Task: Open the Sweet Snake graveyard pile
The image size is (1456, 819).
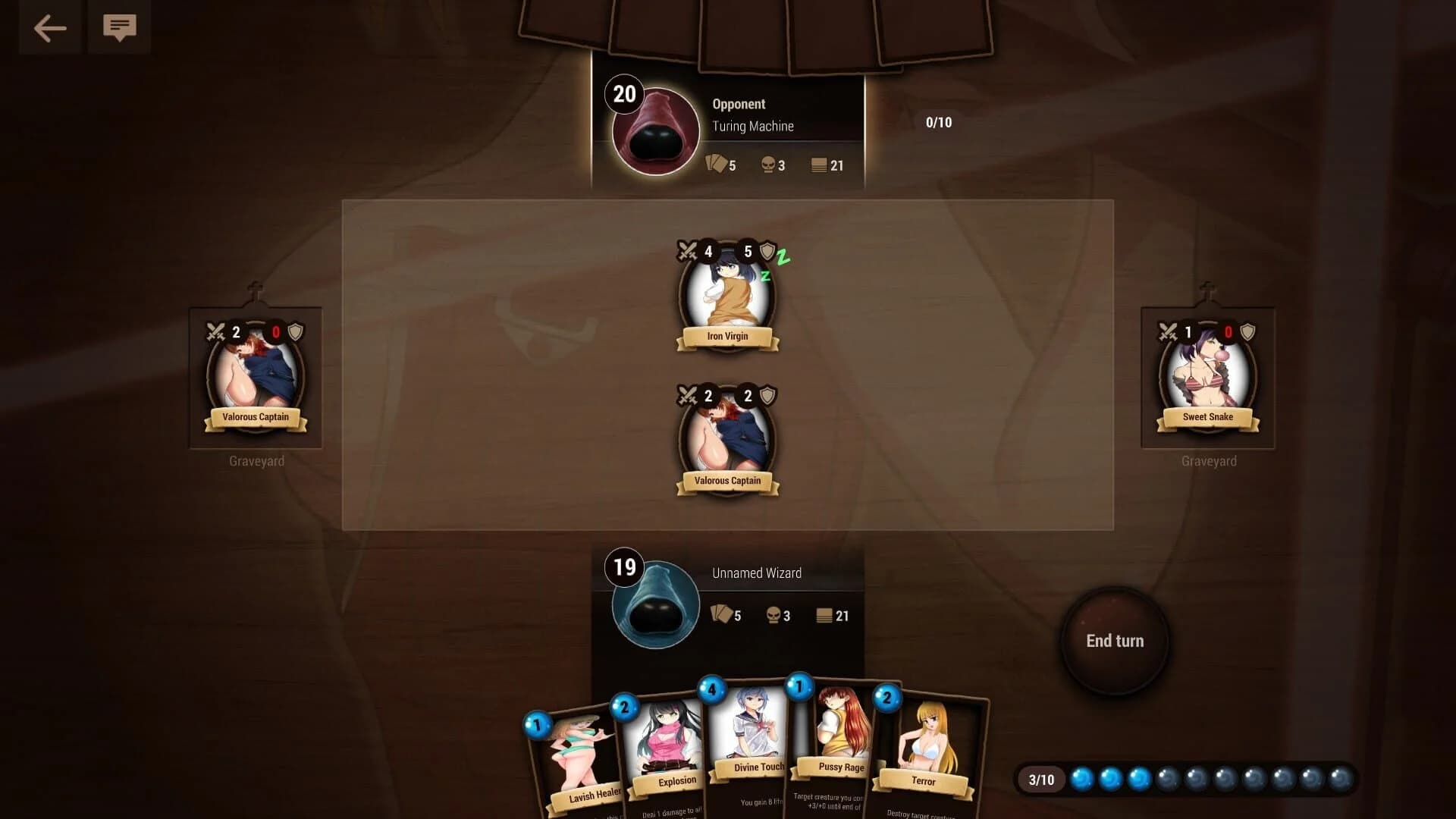Action: (1207, 377)
